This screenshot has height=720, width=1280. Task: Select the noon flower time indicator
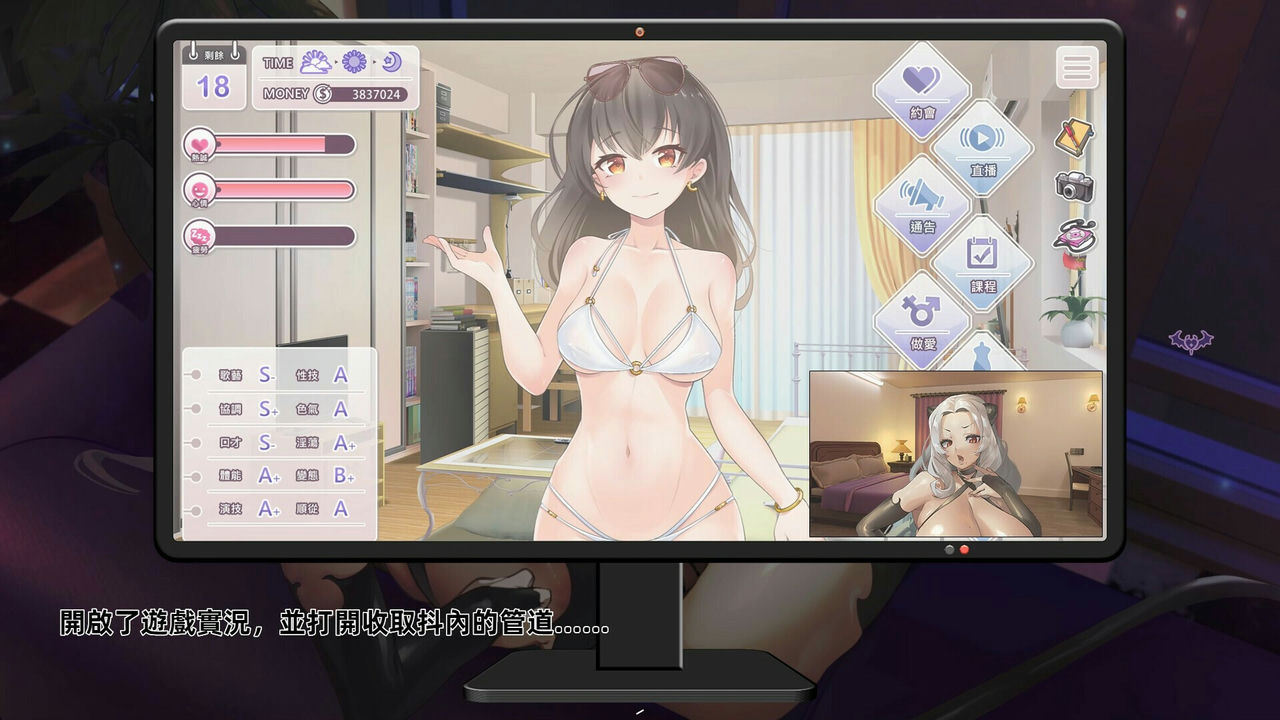tap(352, 63)
